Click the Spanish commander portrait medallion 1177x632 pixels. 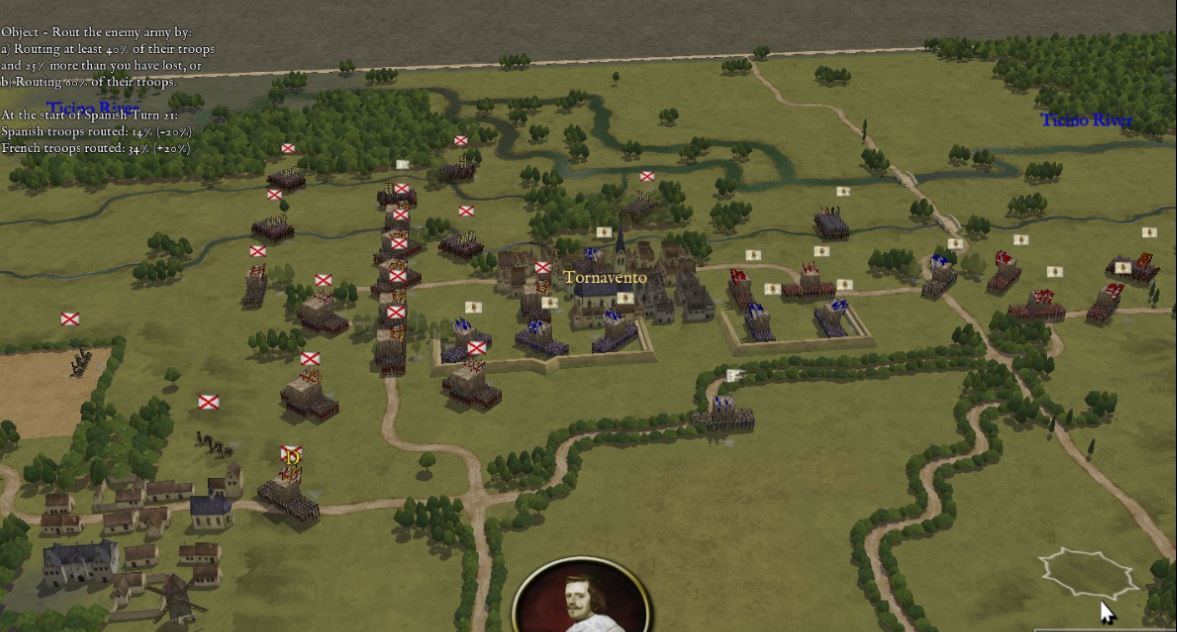pos(582,598)
